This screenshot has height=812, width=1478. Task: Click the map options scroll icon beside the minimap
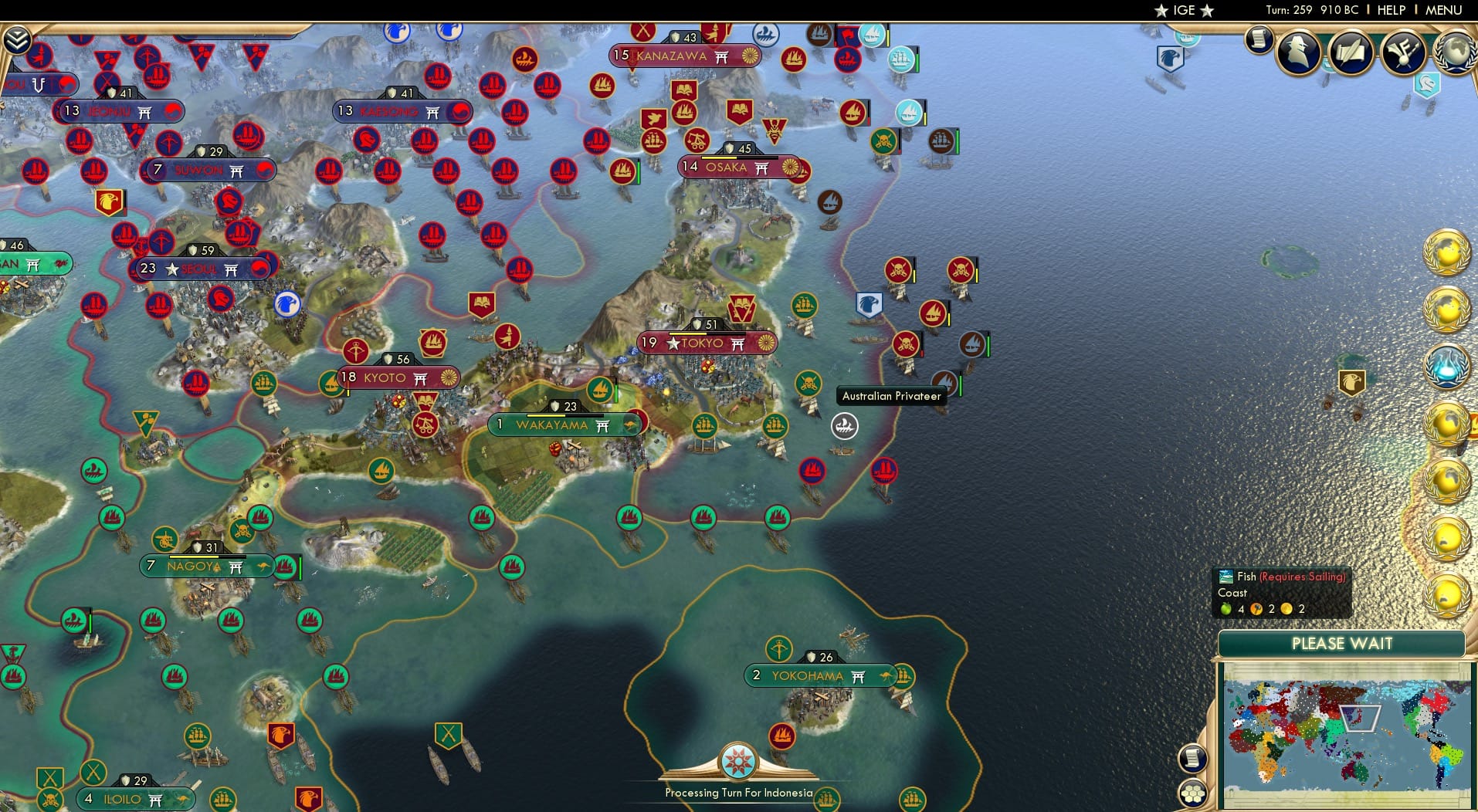tap(1192, 758)
